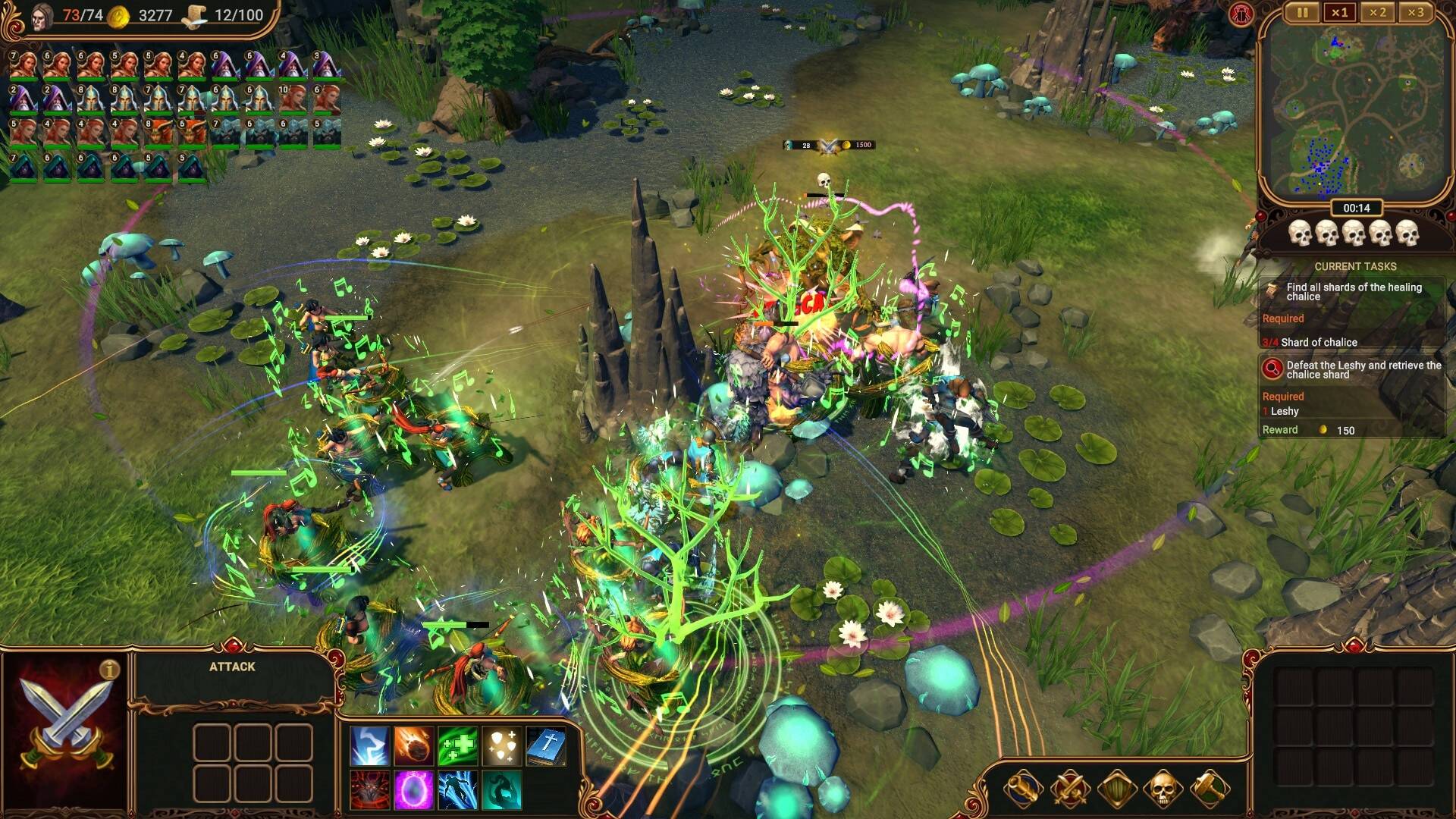1456x819 pixels.
Task: Cast the lightning bolt spell
Action: (370, 745)
